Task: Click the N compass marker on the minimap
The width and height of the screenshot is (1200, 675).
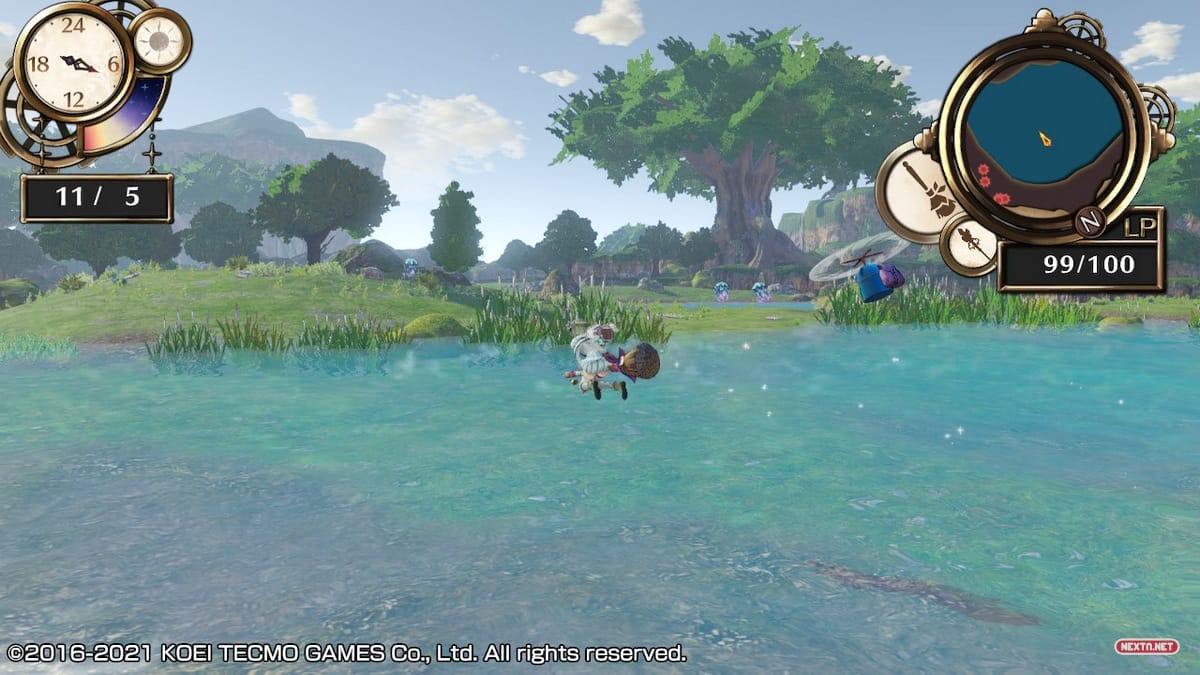Action: tap(1089, 221)
